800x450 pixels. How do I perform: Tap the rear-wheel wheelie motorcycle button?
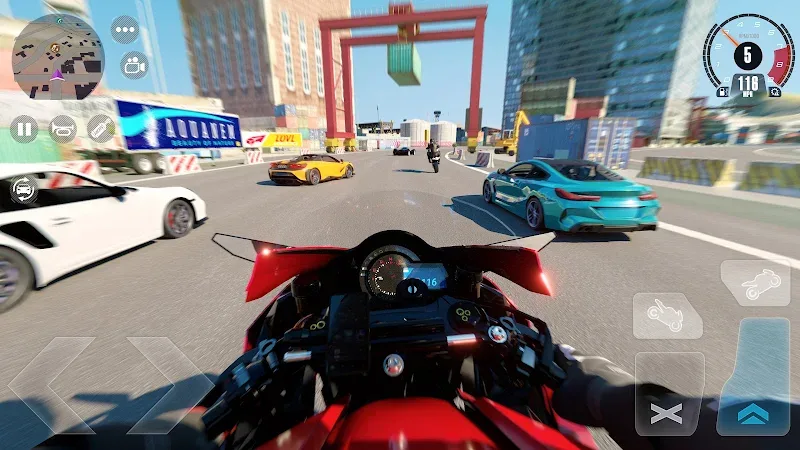click(x=667, y=315)
